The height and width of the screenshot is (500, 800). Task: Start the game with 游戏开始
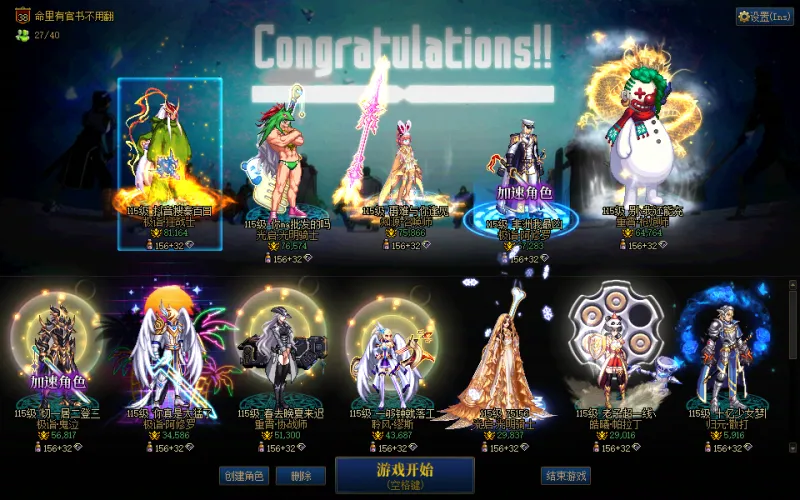(x=404, y=475)
